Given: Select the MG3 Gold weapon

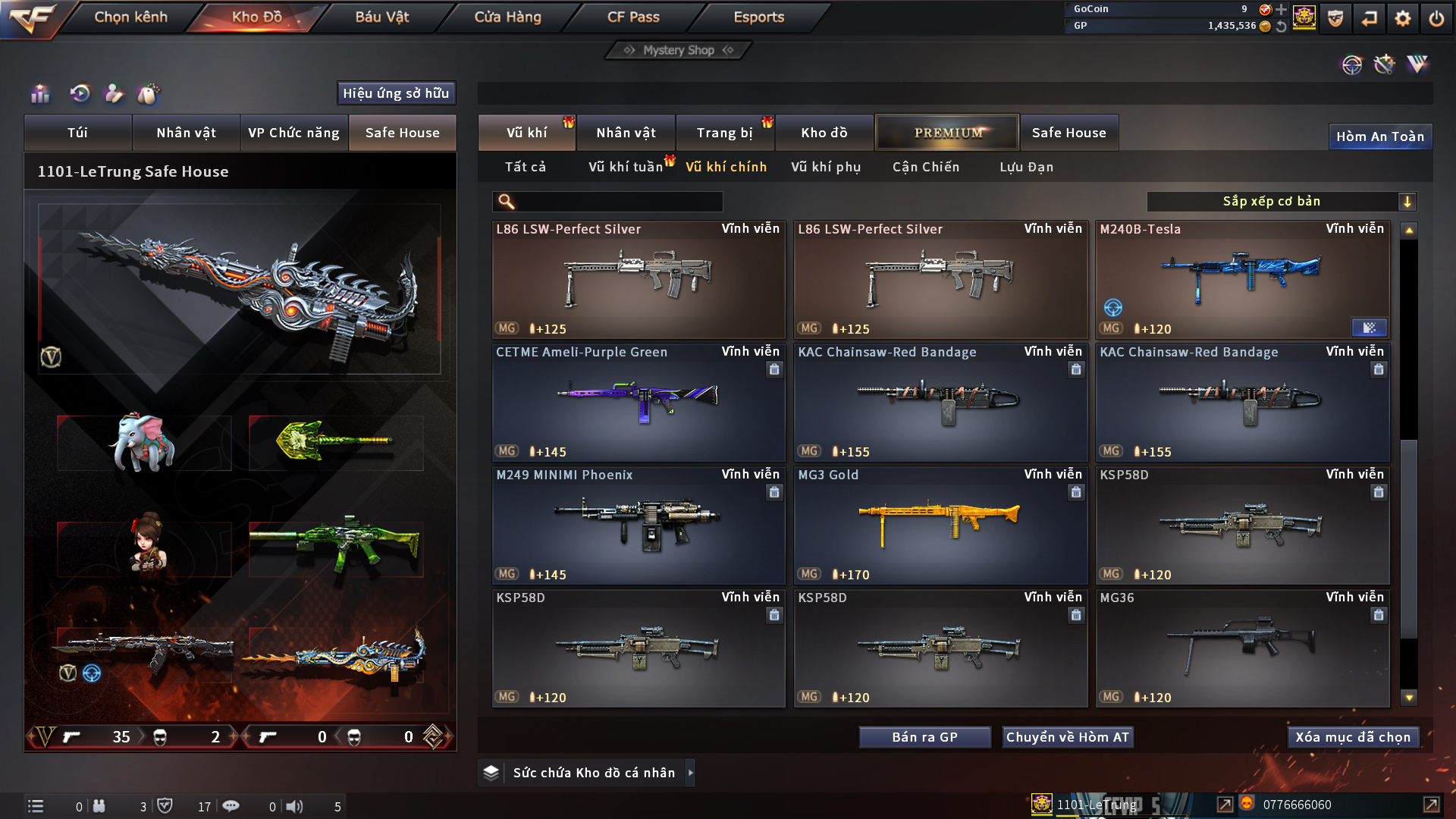Looking at the screenshot, I should point(940,525).
